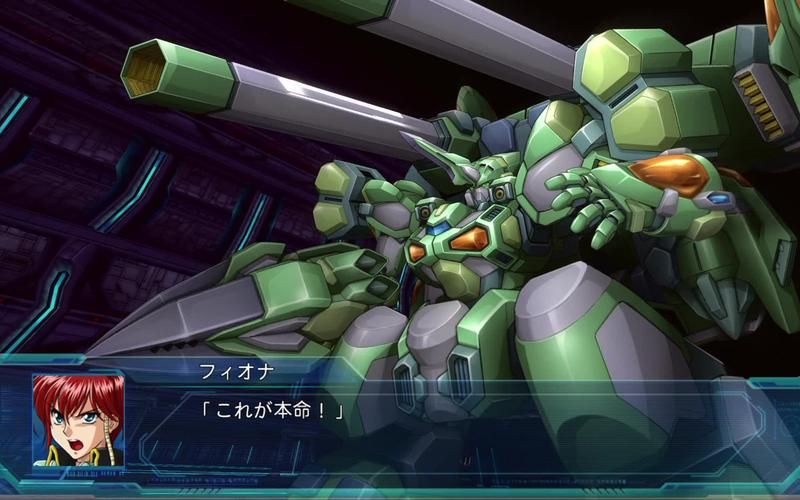Click Fiona's character portrait
The width and height of the screenshot is (800, 500).
point(78,420)
